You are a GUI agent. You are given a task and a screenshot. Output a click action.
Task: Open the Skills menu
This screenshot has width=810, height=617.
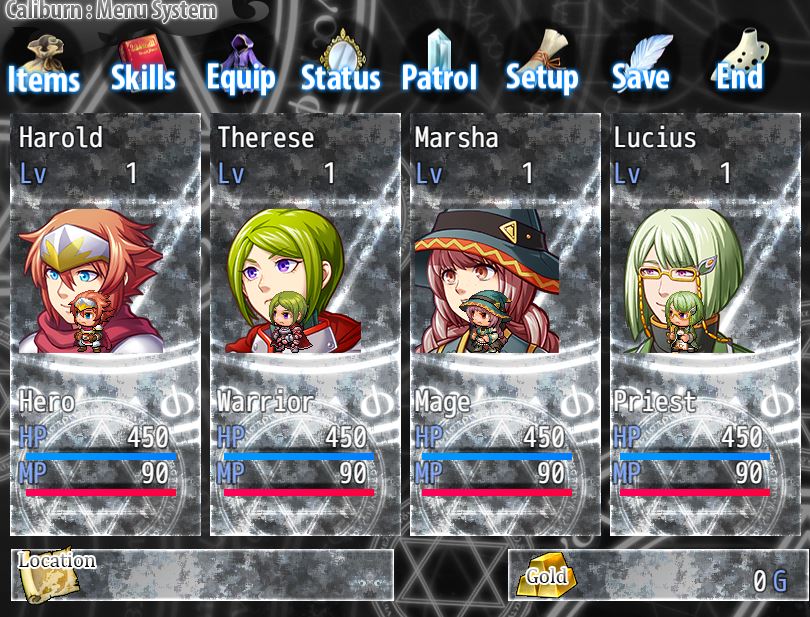coord(143,66)
